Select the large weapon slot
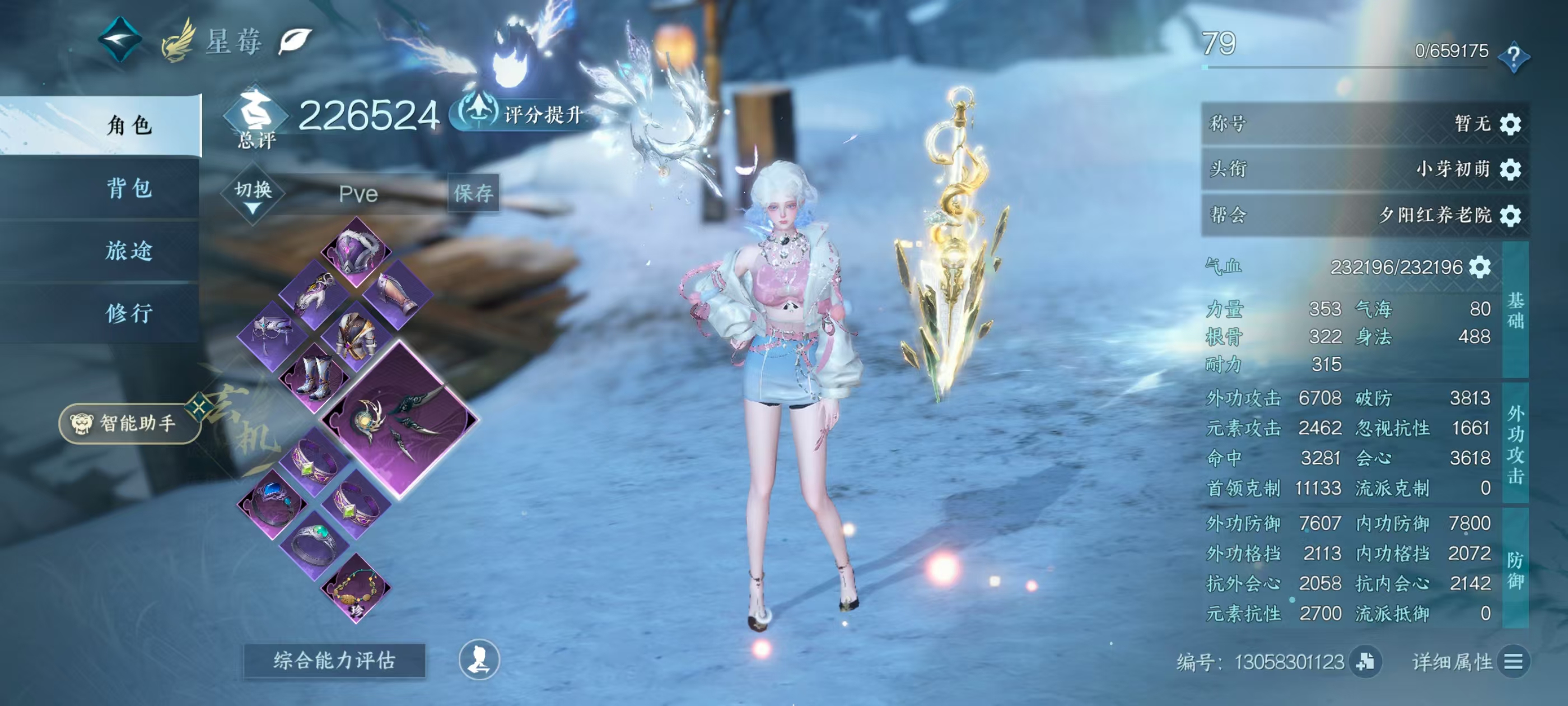This screenshot has height=706, width=1568. (x=399, y=419)
